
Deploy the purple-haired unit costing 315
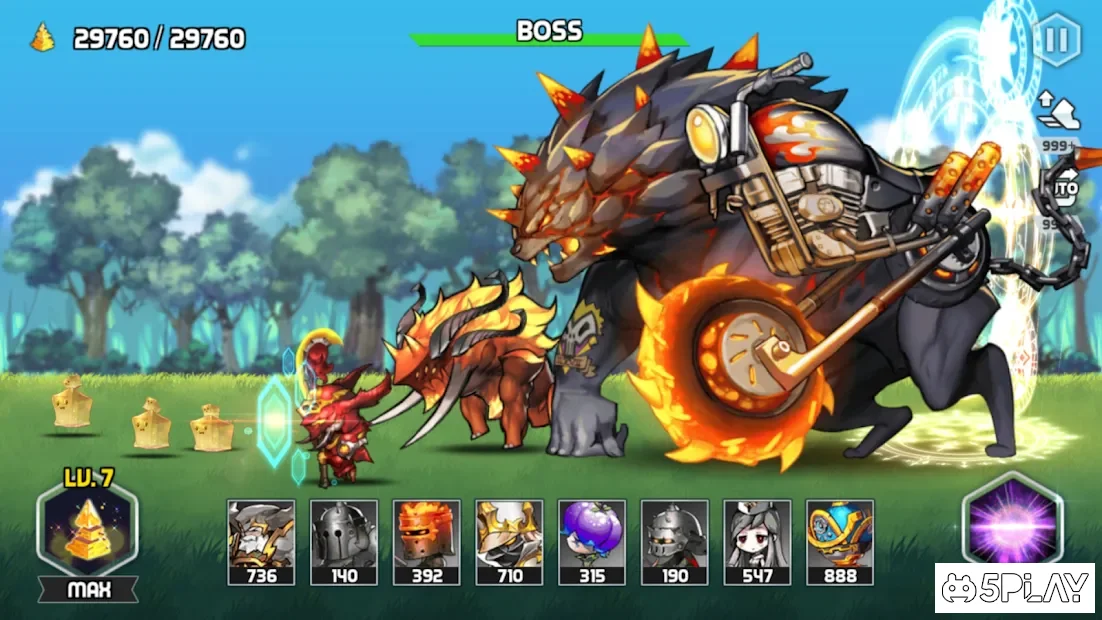pos(592,541)
